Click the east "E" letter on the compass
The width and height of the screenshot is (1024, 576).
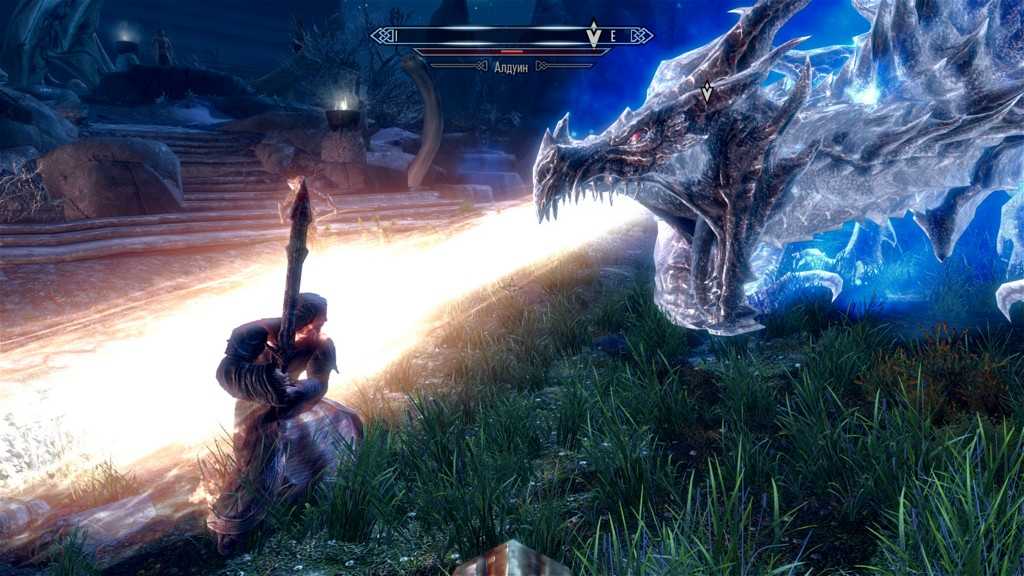[613, 36]
